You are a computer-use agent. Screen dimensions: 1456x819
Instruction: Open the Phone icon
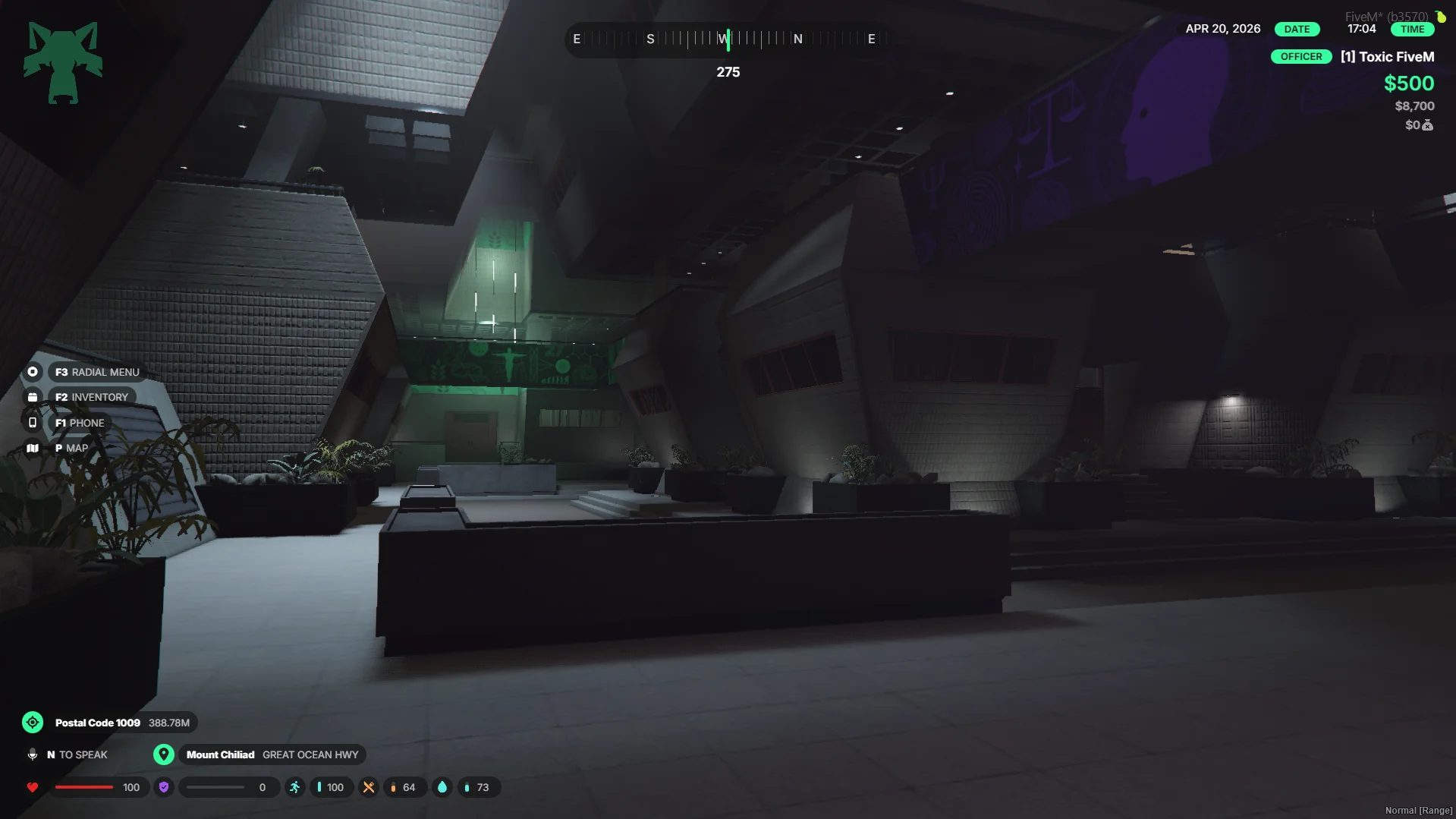pos(33,423)
